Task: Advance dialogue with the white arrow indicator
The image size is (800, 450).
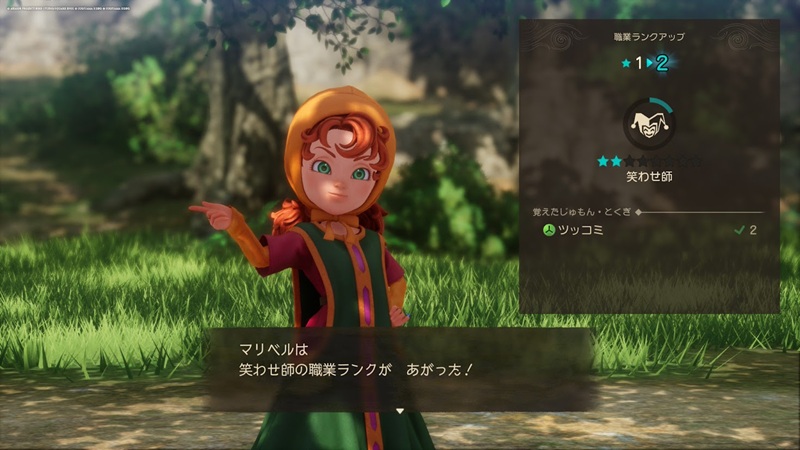Action: tap(399, 410)
